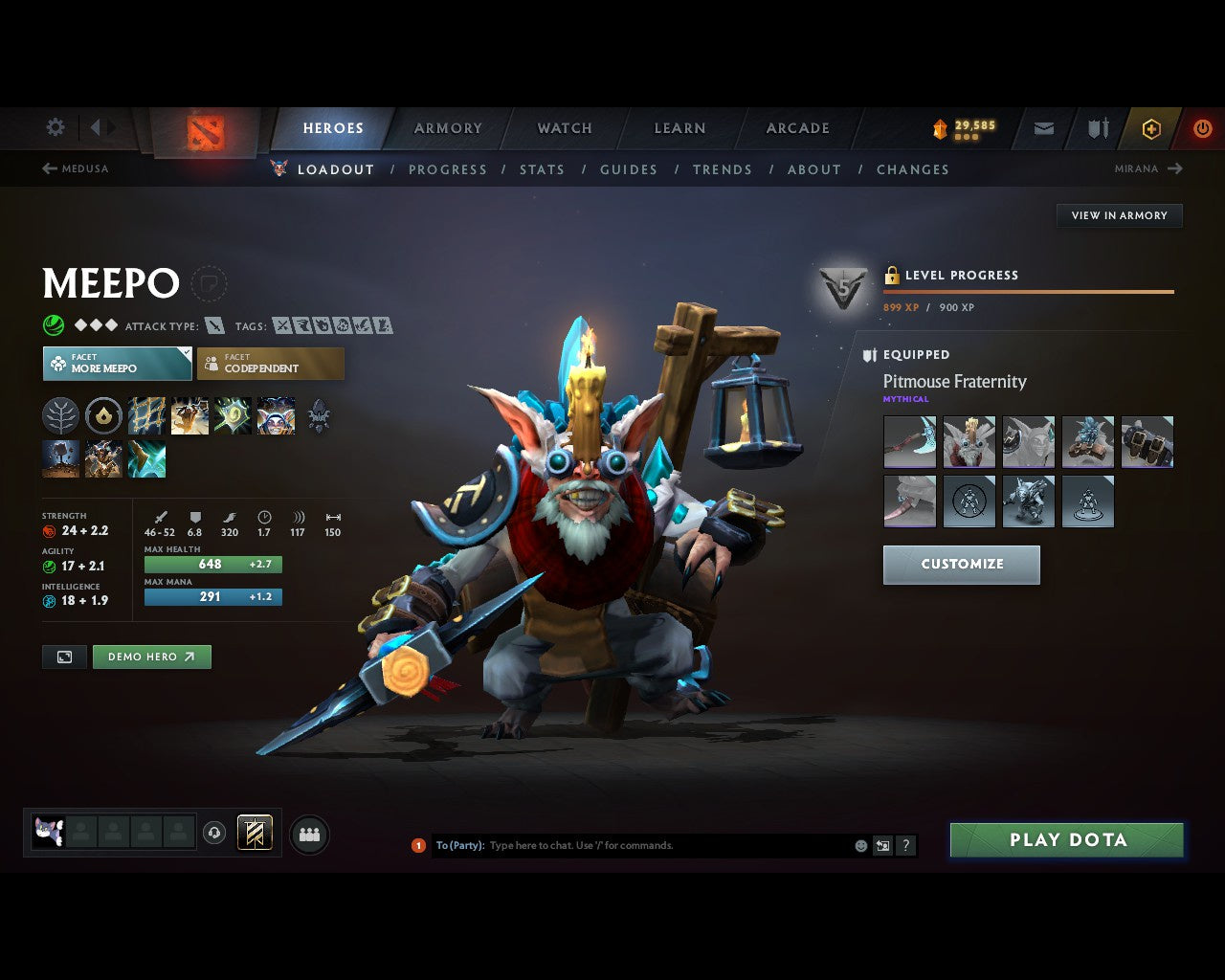The image size is (1225, 980).
Task: Click the Poof ability icon
Action: coord(189,415)
